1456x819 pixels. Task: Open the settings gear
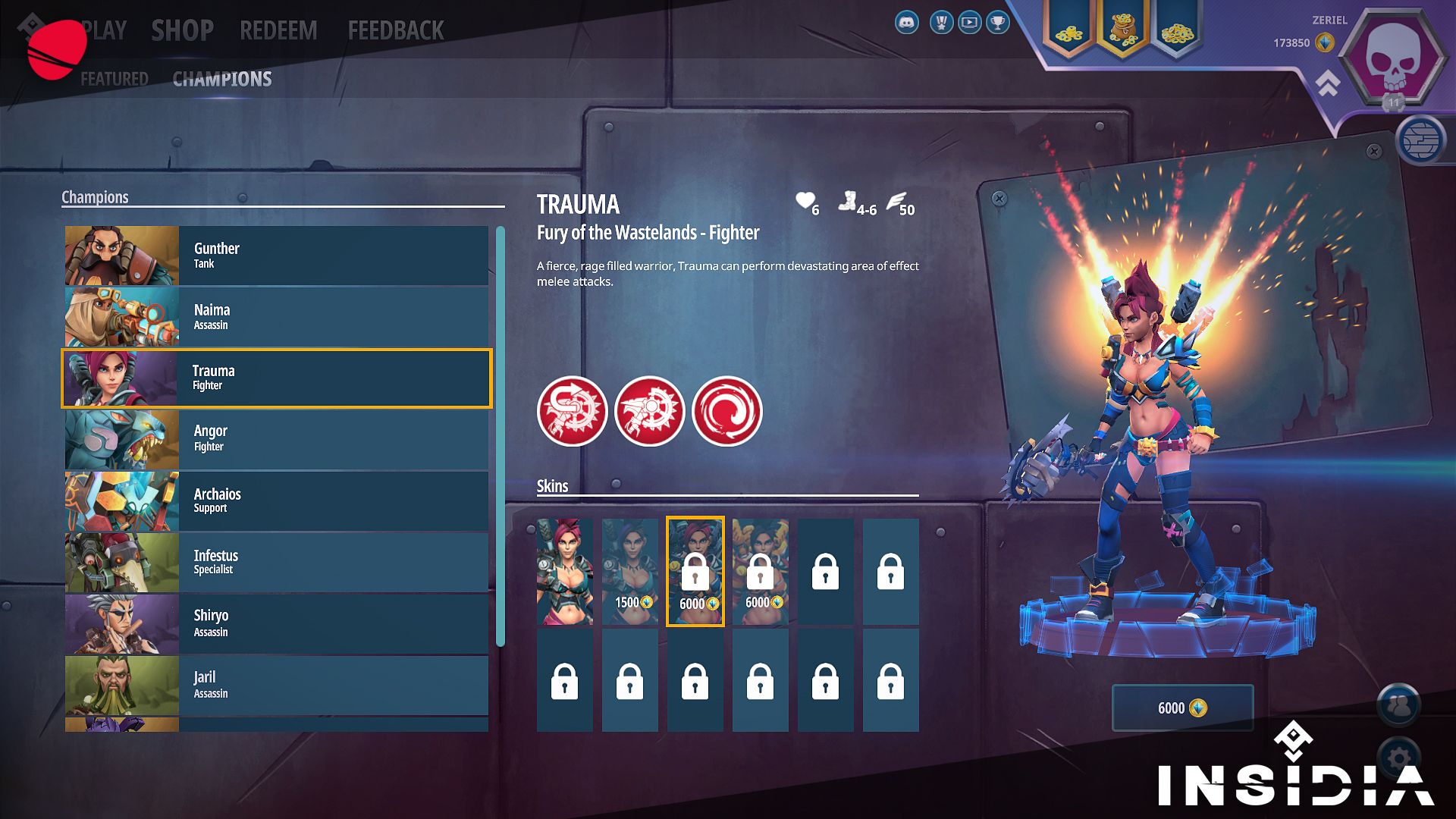1399,757
